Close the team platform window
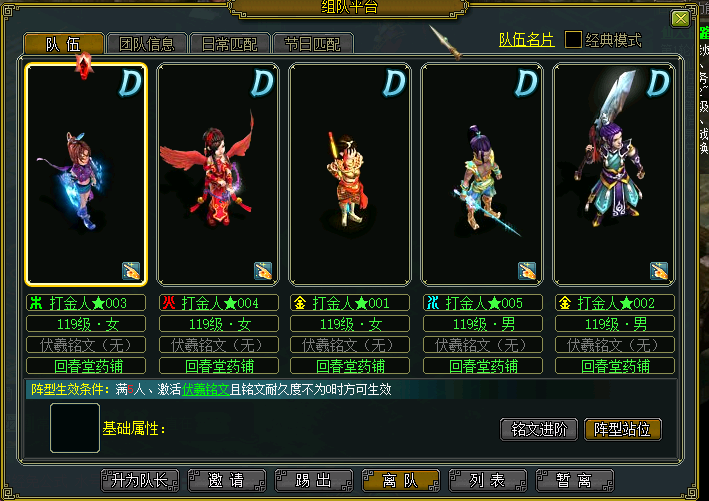Viewport: 709px width, 501px height. 679,19
